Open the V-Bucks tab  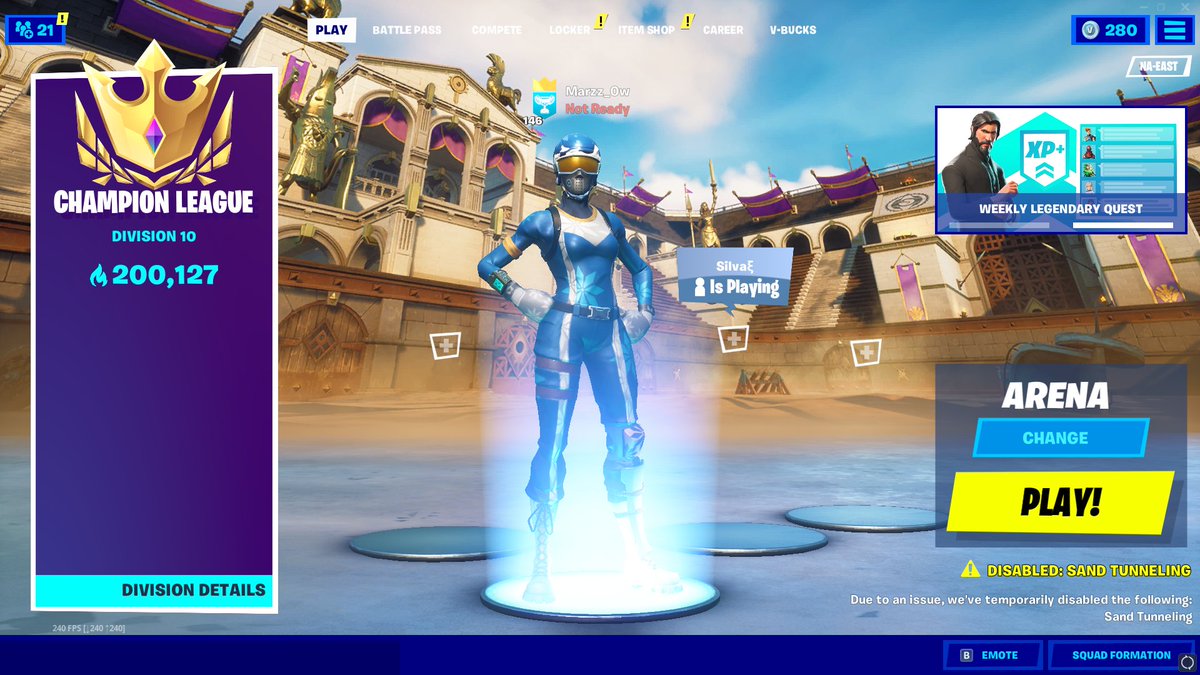coord(792,30)
